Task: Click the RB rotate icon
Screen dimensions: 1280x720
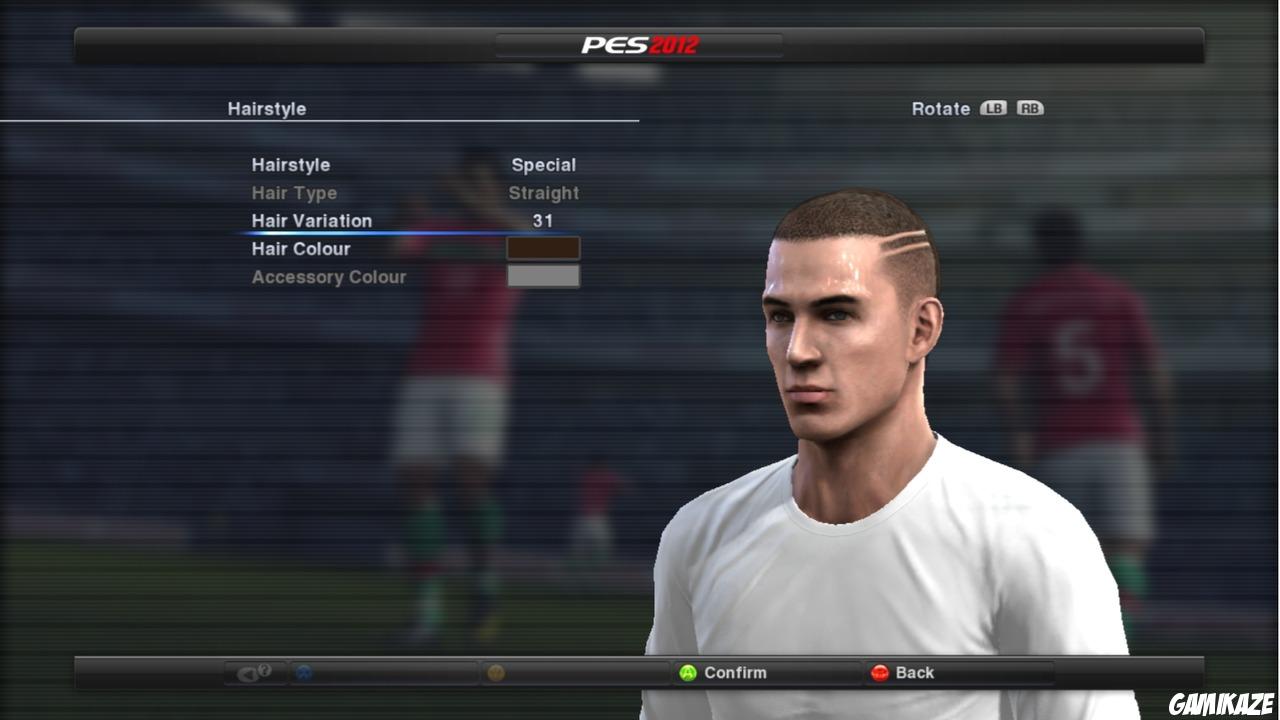Action: click(1032, 108)
